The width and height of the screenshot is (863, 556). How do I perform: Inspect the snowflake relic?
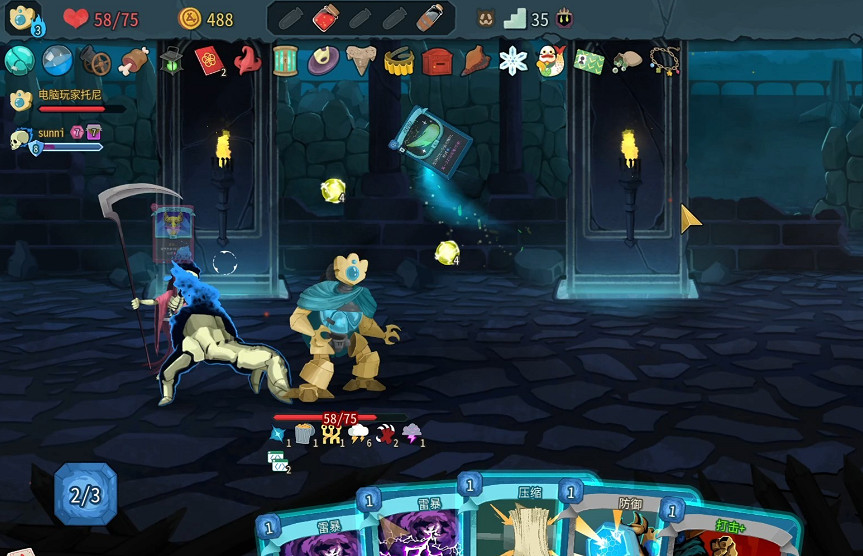(x=513, y=60)
